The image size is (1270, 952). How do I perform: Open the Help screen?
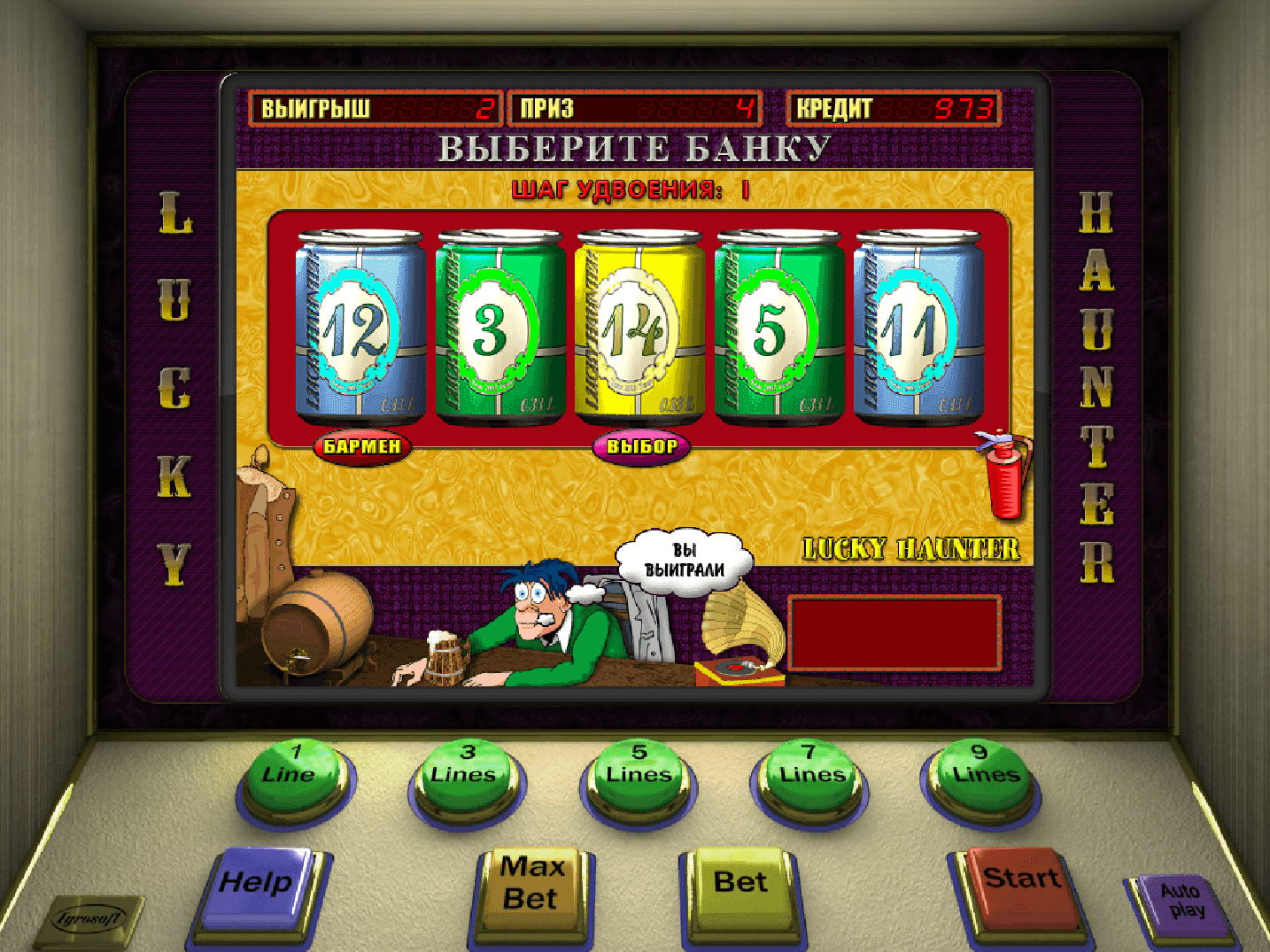(258, 884)
